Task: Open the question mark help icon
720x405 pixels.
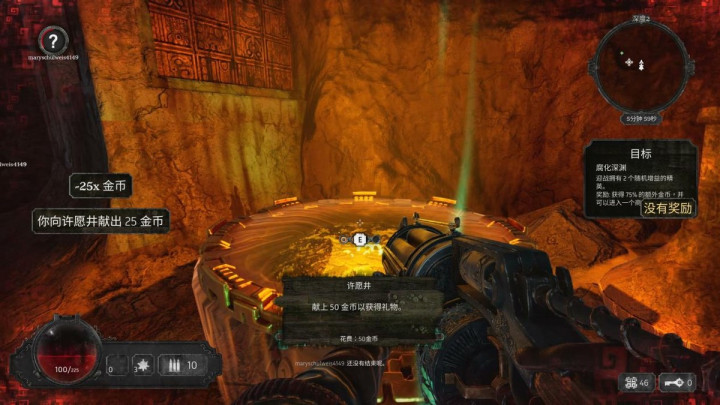Action: (53, 42)
